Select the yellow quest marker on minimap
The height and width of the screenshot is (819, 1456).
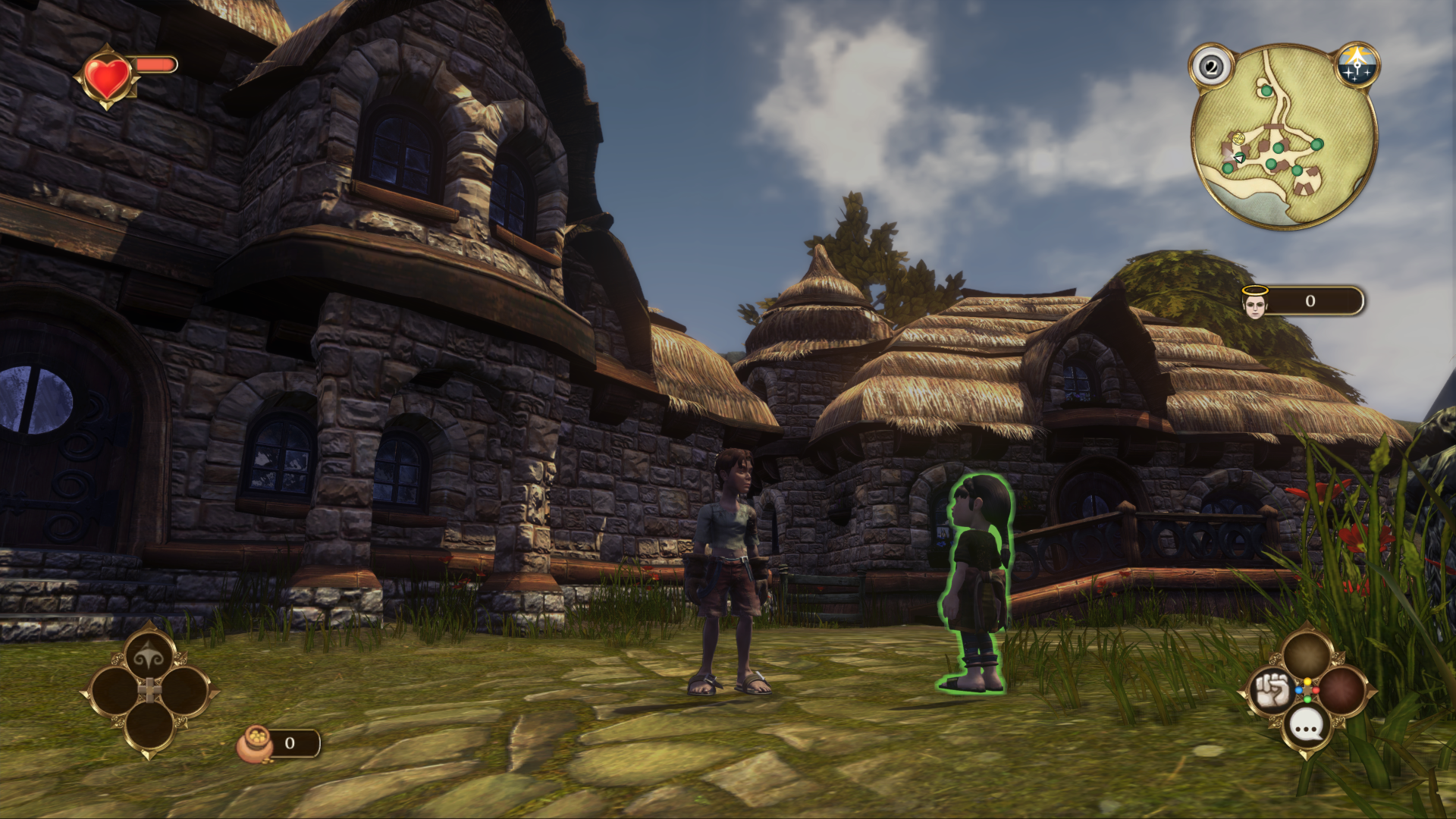(1238, 139)
